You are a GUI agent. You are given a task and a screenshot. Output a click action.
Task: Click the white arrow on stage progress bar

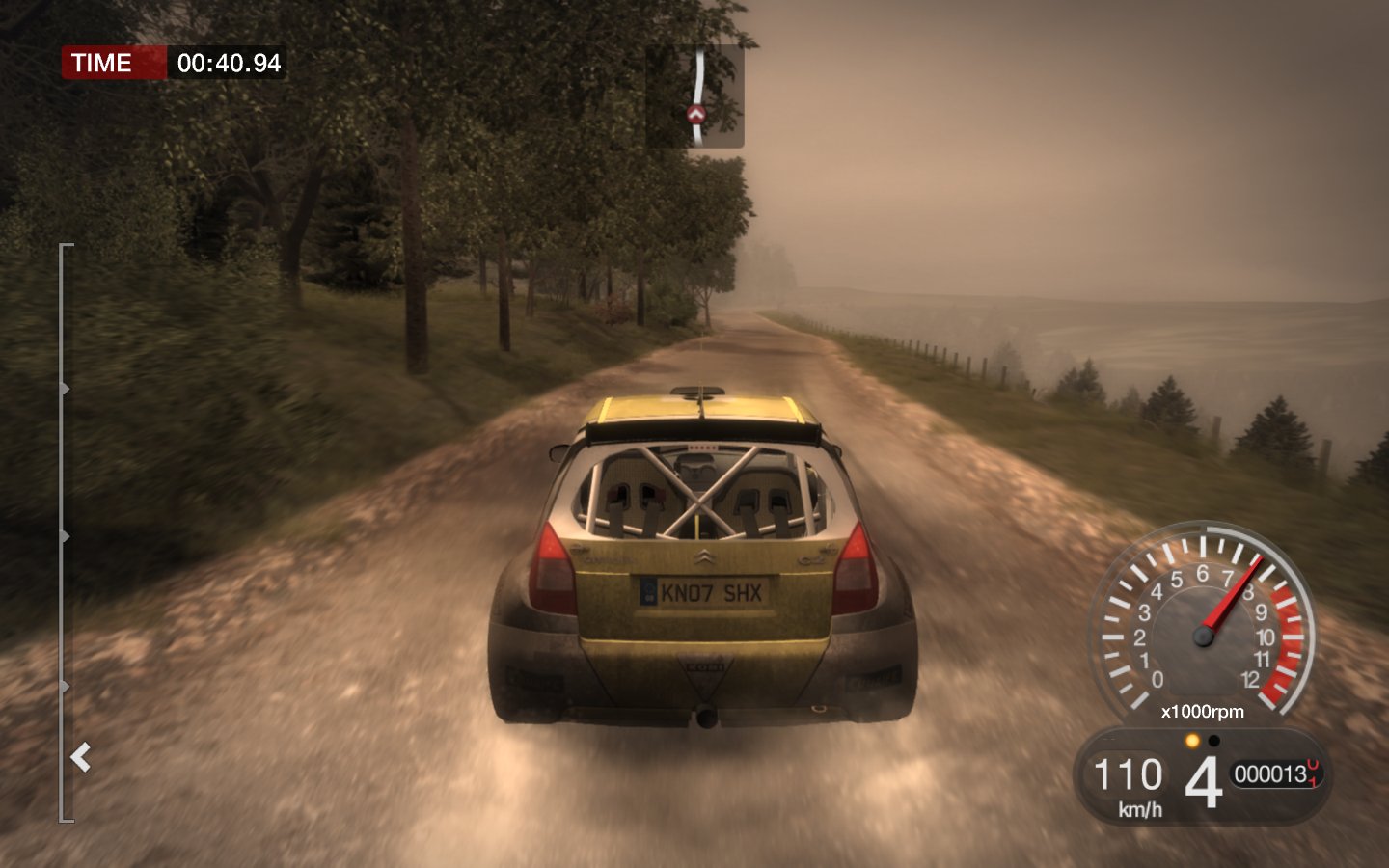click(x=82, y=757)
